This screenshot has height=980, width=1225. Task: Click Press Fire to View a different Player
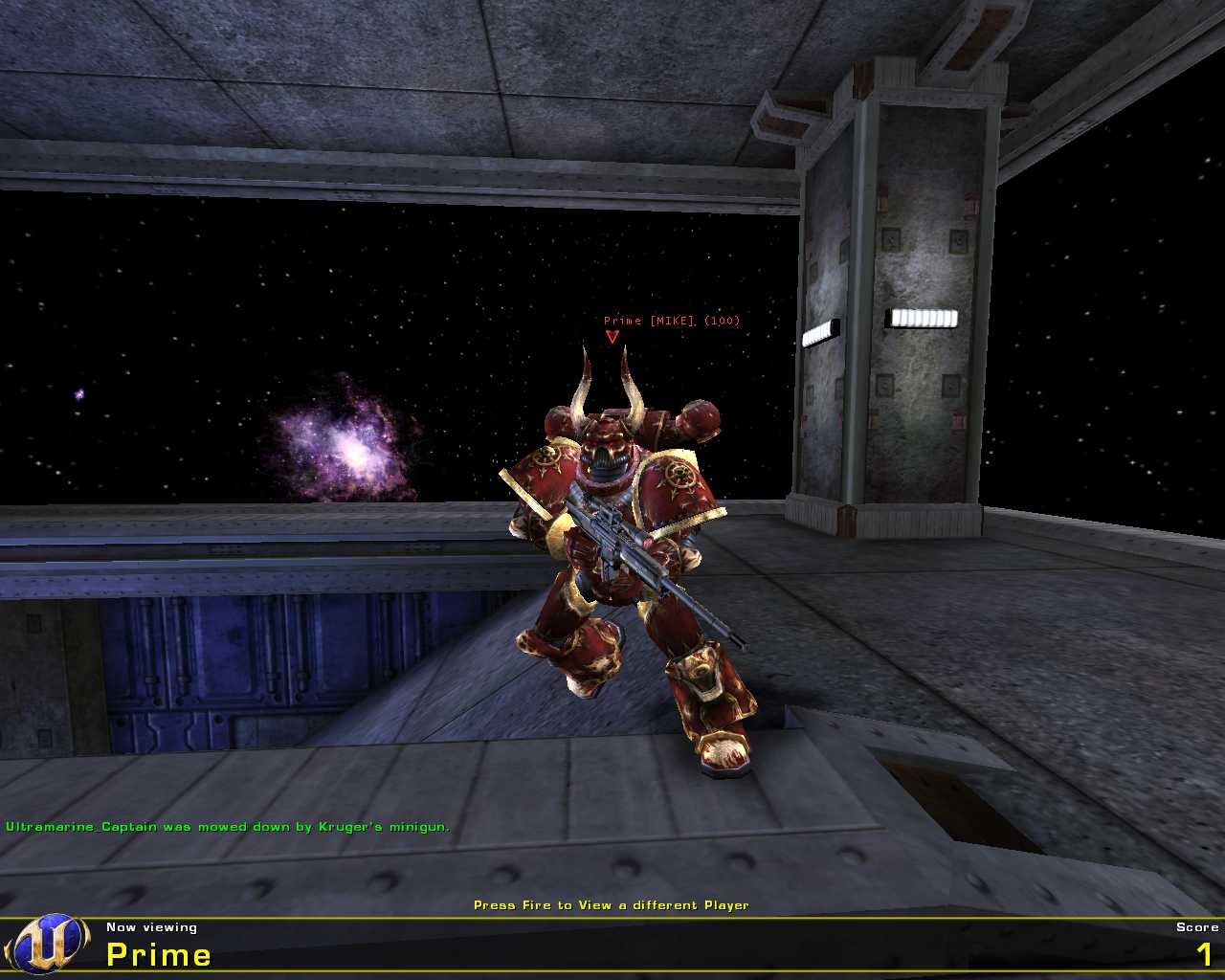coord(612,903)
